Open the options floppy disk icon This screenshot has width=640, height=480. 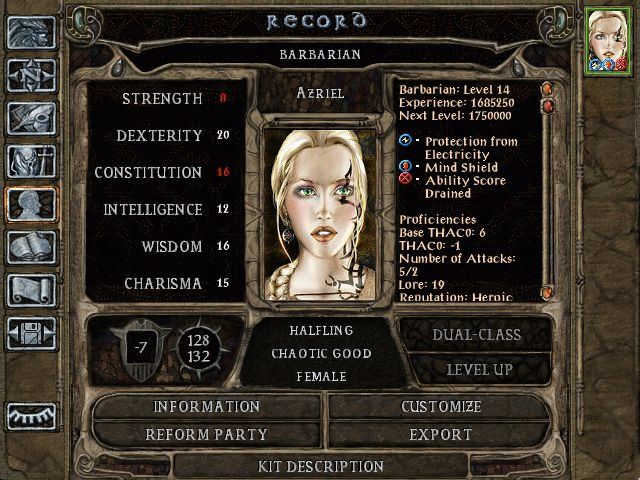coord(31,333)
